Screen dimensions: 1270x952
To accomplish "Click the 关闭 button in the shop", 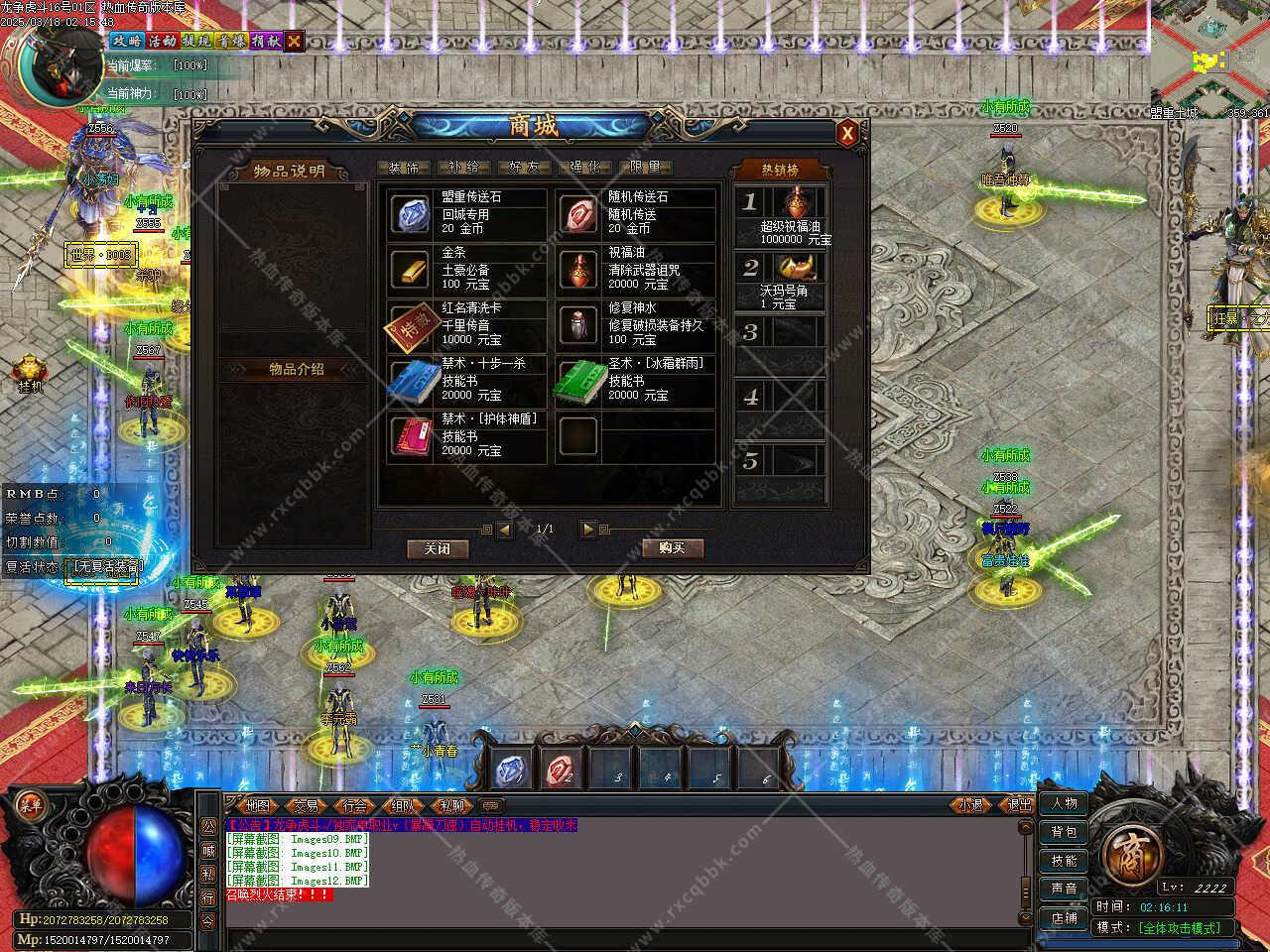I will tap(437, 548).
